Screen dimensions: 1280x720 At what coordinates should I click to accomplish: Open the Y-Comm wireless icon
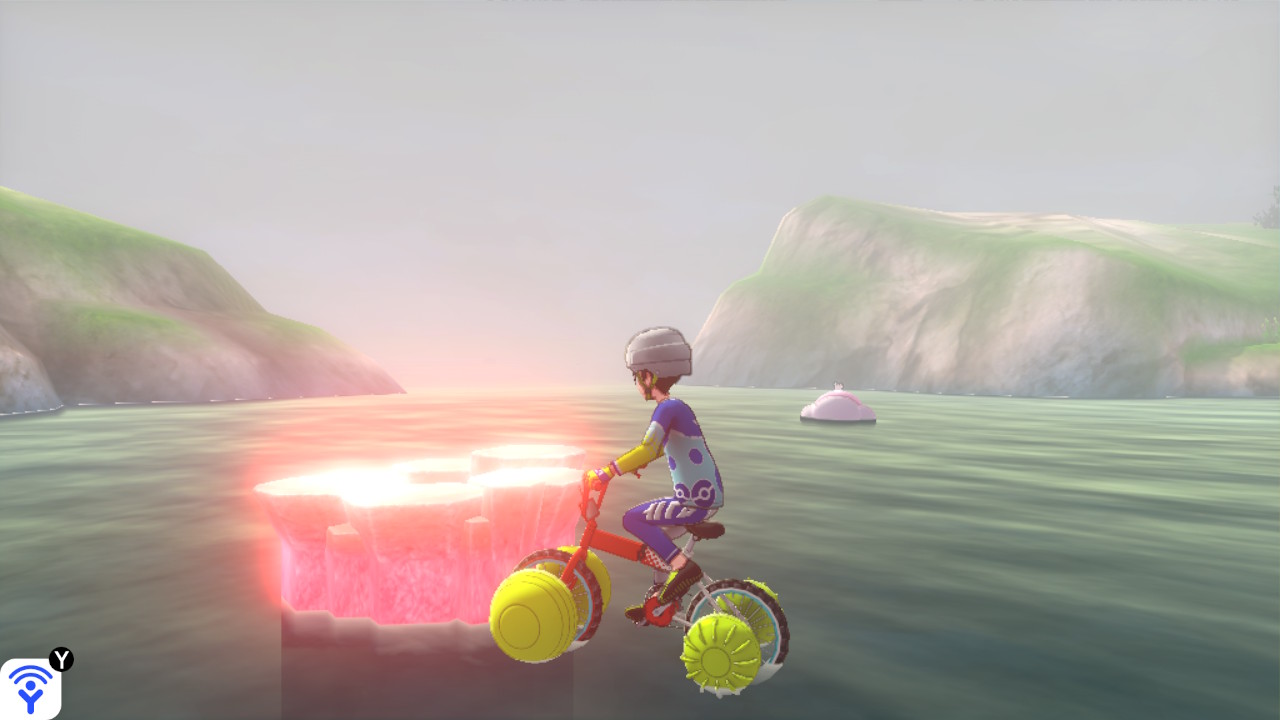[x=30, y=688]
